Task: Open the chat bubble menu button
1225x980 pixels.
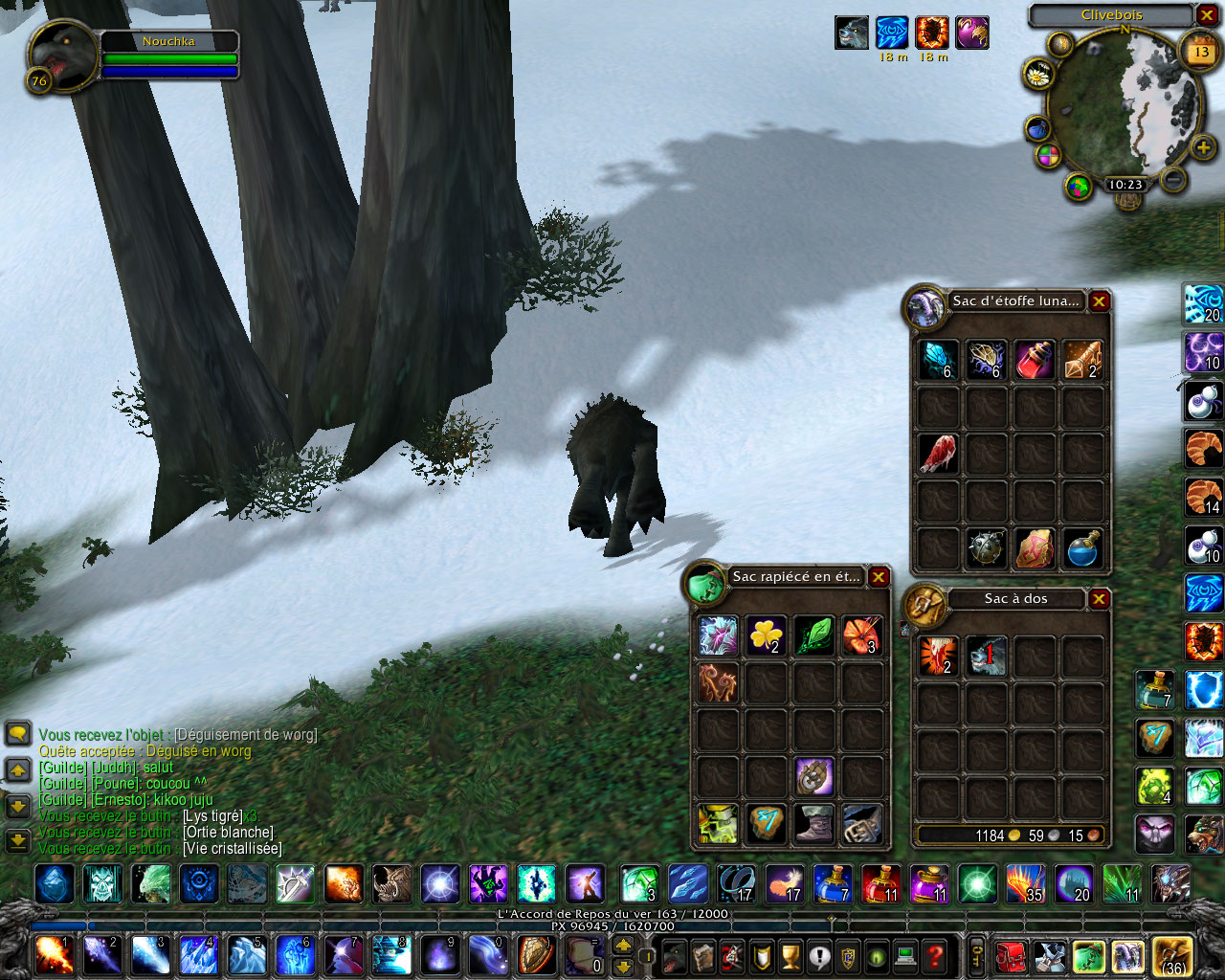Action: click(x=17, y=734)
